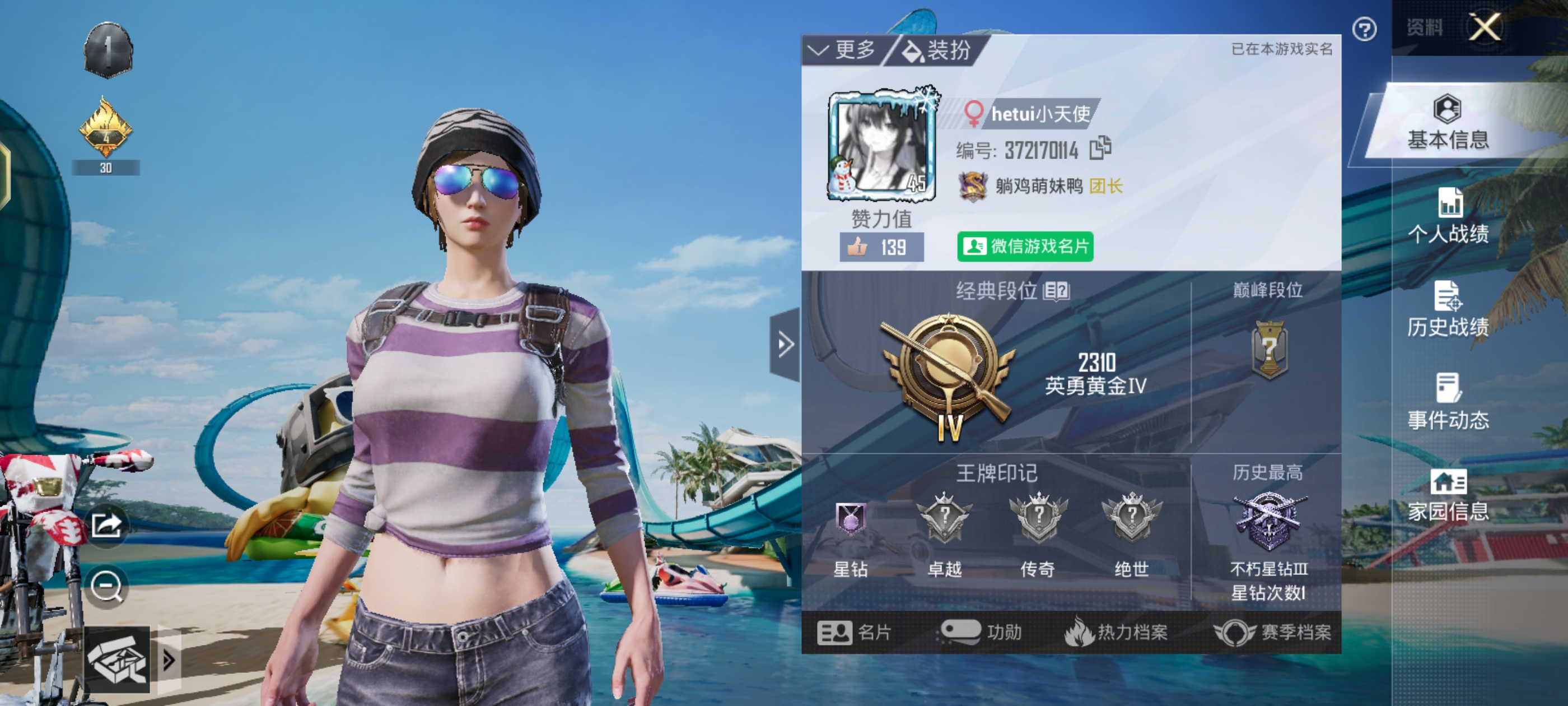Screen dimensions: 1568x706
Task: Zoom out with the magnifier minus icon
Action: coord(106,587)
